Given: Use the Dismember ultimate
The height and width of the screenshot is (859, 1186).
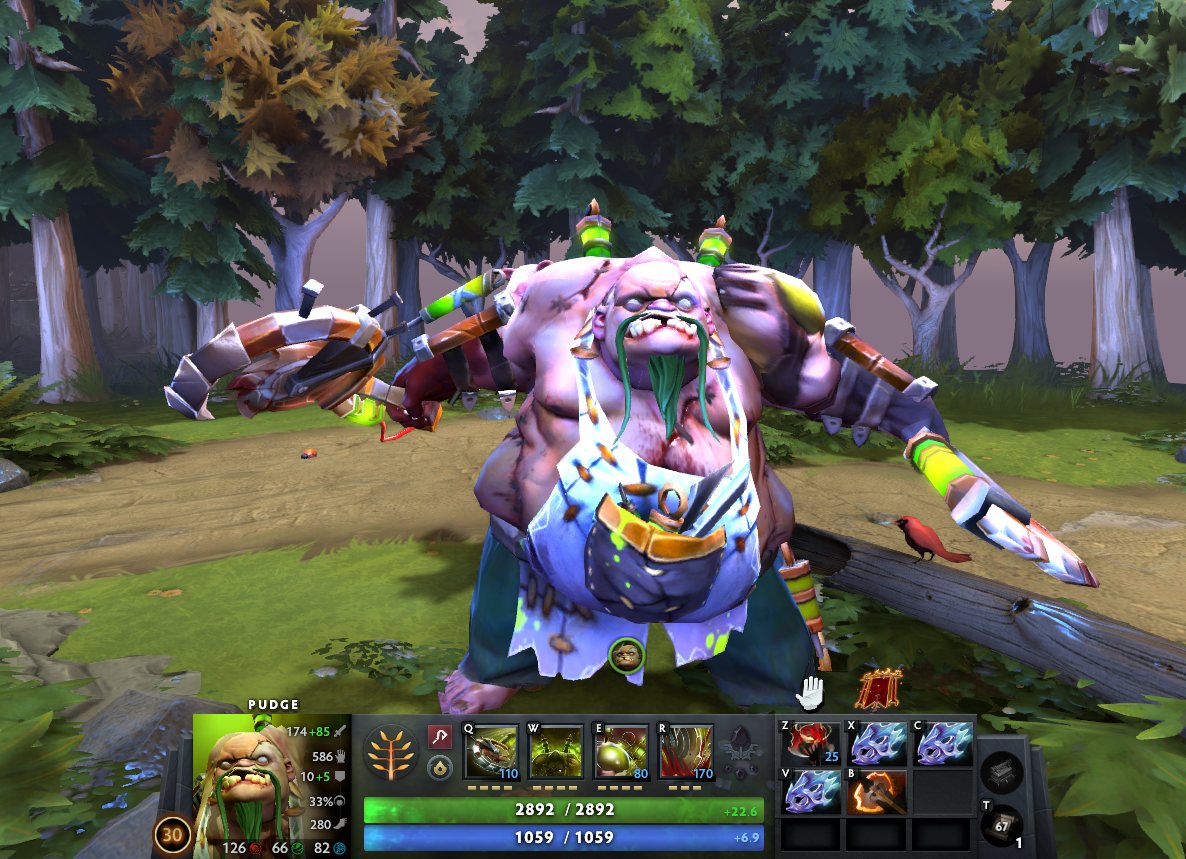Looking at the screenshot, I should [686, 752].
